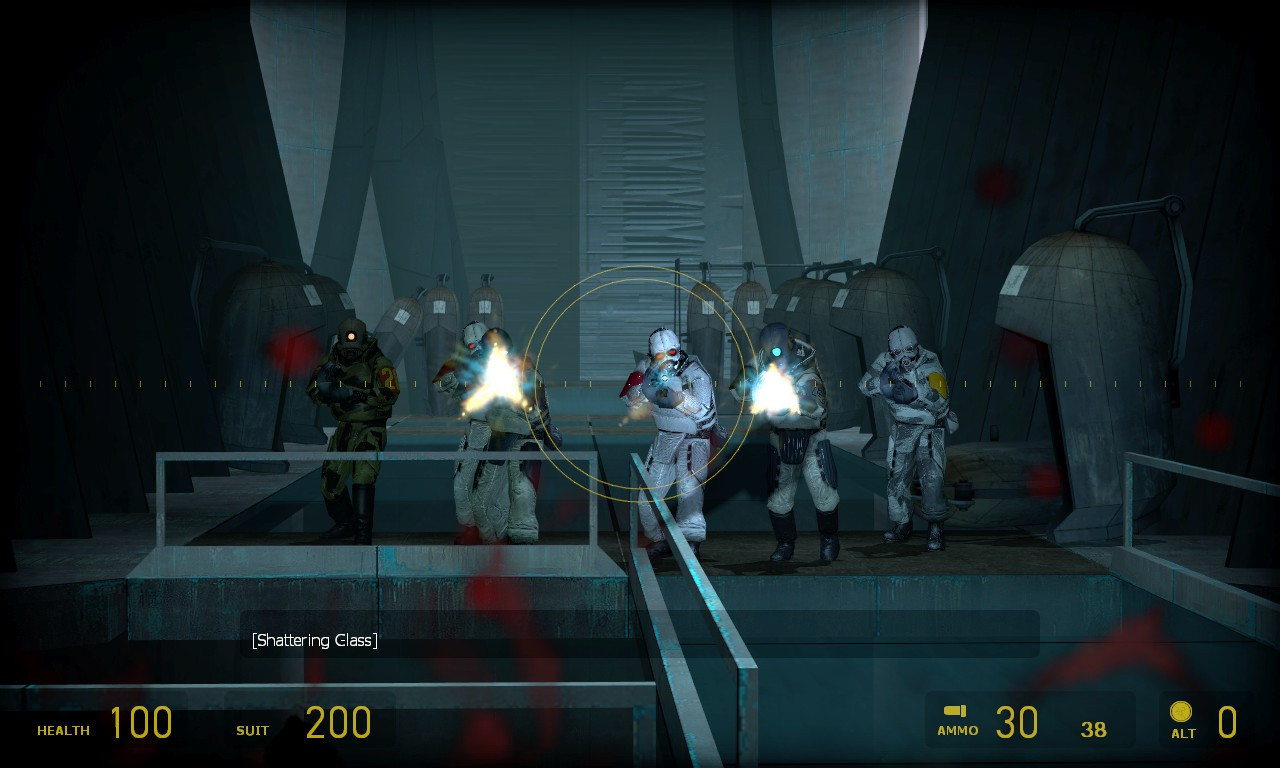
Task: Click the bullet-shaped AMMO icon
Action: (956, 711)
